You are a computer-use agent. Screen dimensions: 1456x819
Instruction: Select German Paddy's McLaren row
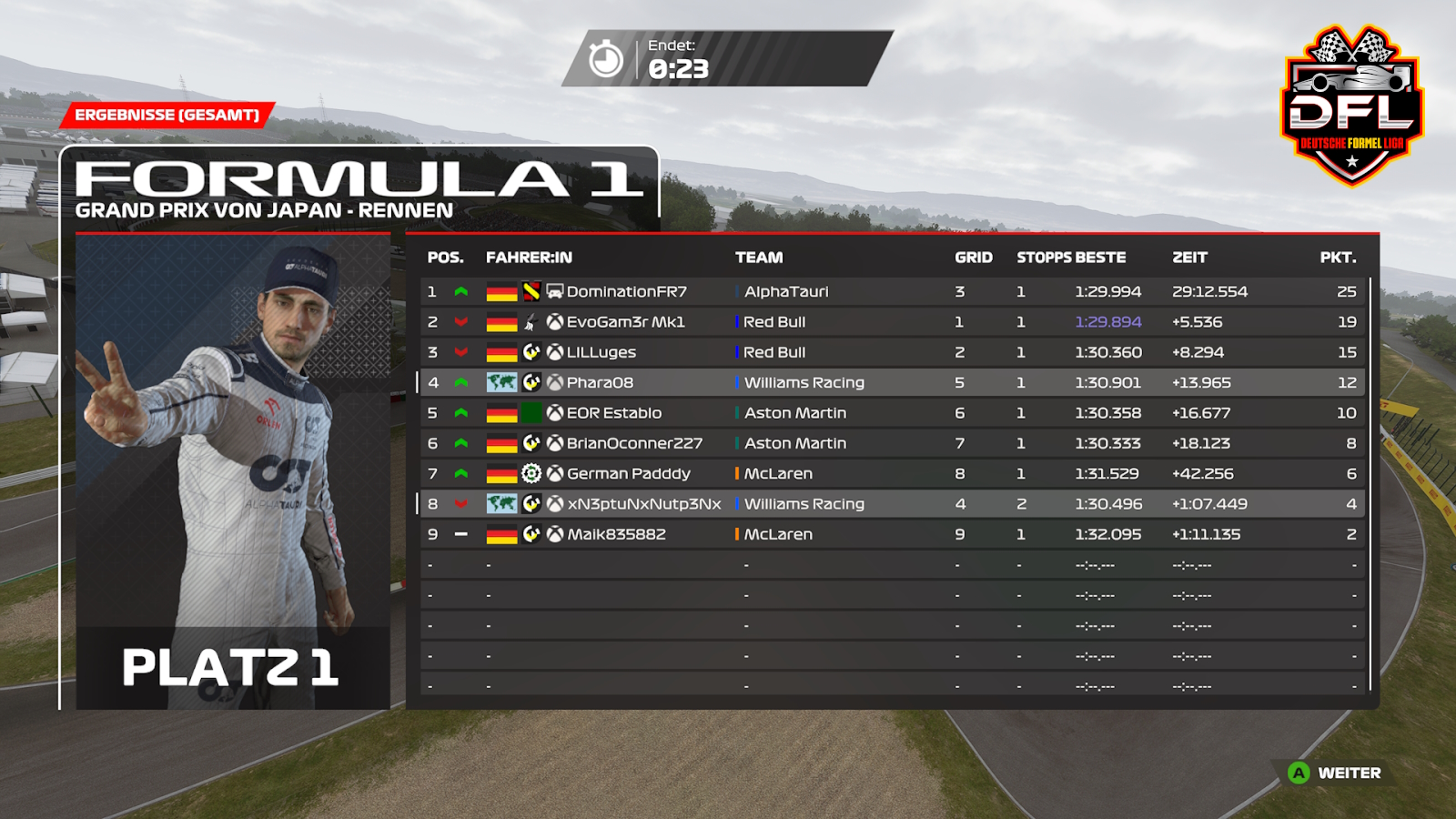coord(892,474)
